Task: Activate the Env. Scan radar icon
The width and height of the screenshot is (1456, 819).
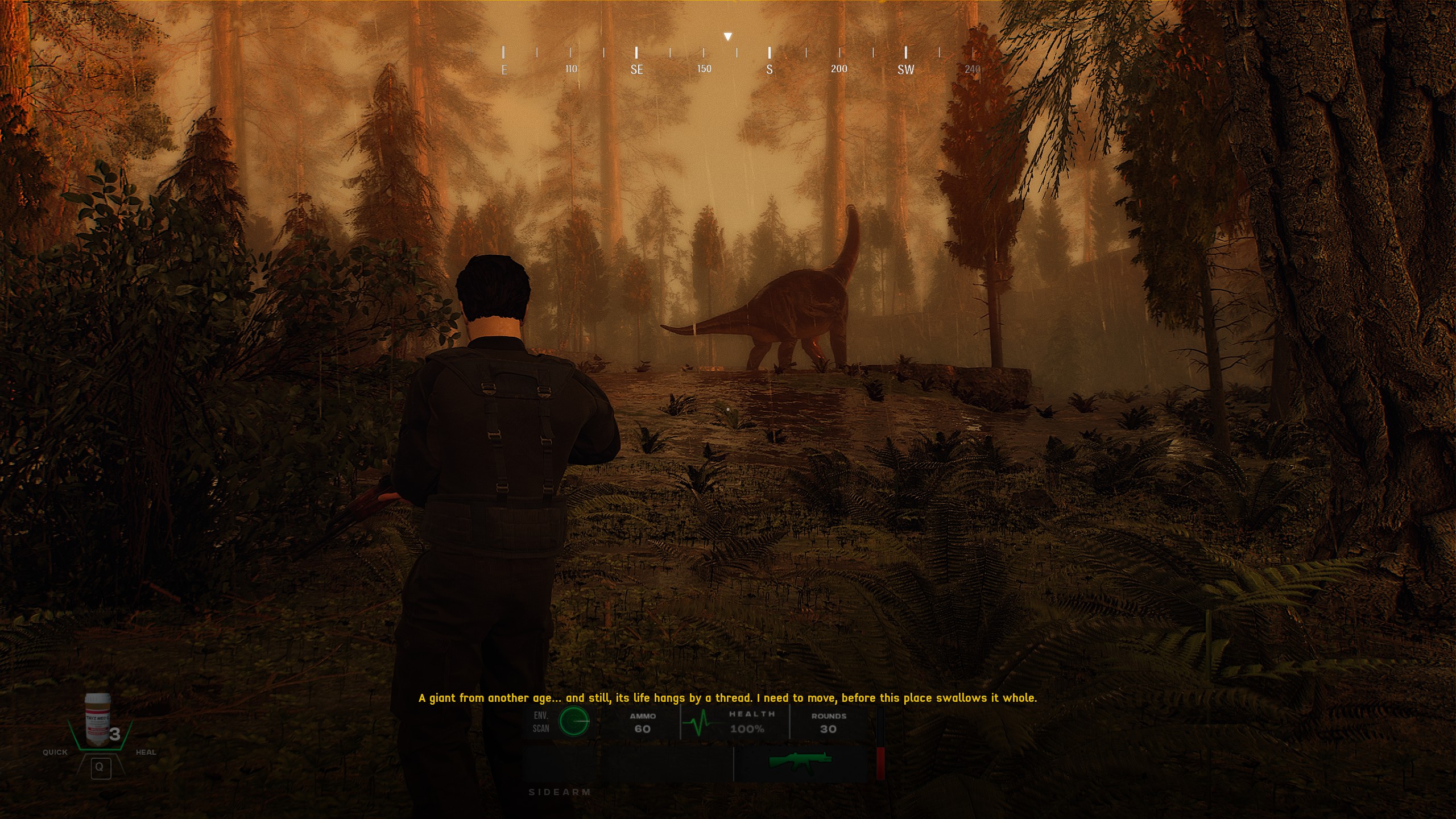Action: click(x=573, y=722)
